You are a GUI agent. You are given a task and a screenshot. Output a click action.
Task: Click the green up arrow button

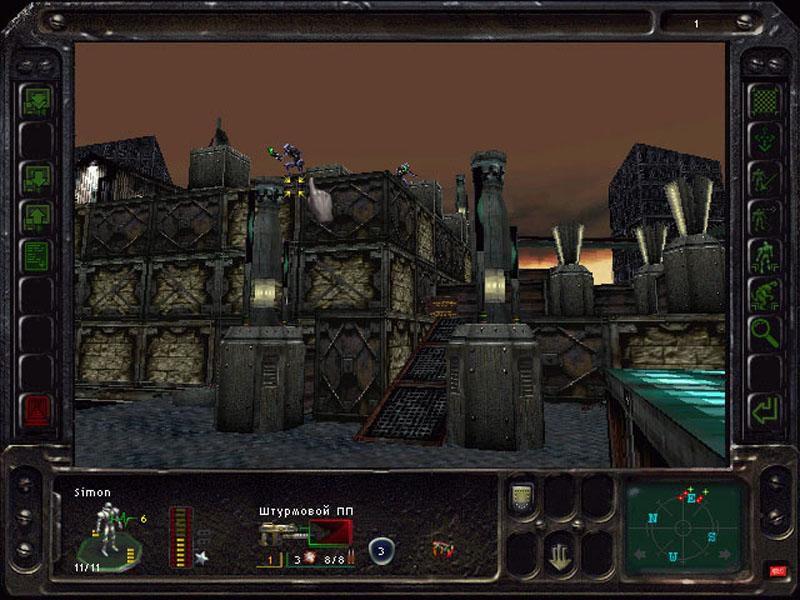[36, 215]
